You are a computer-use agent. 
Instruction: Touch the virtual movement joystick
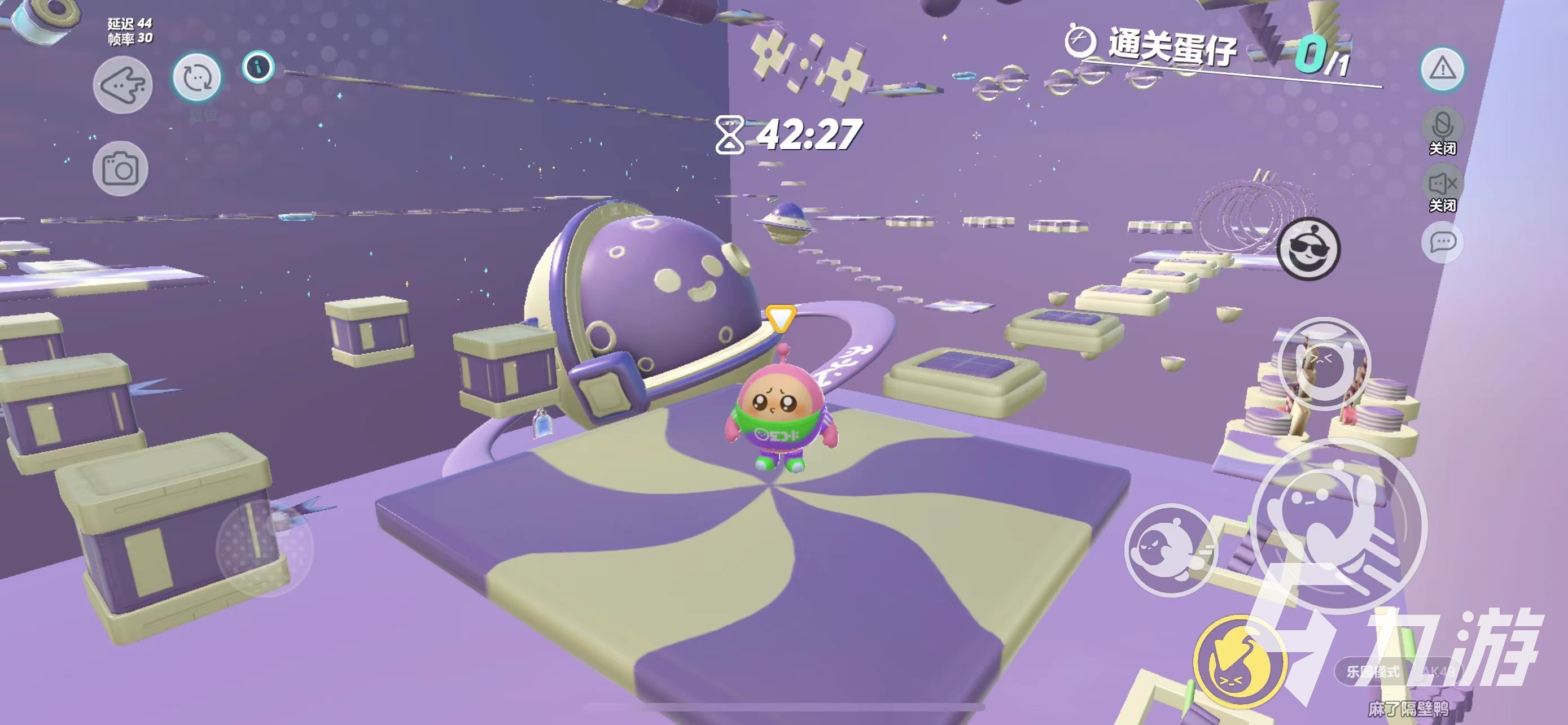(265, 547)
